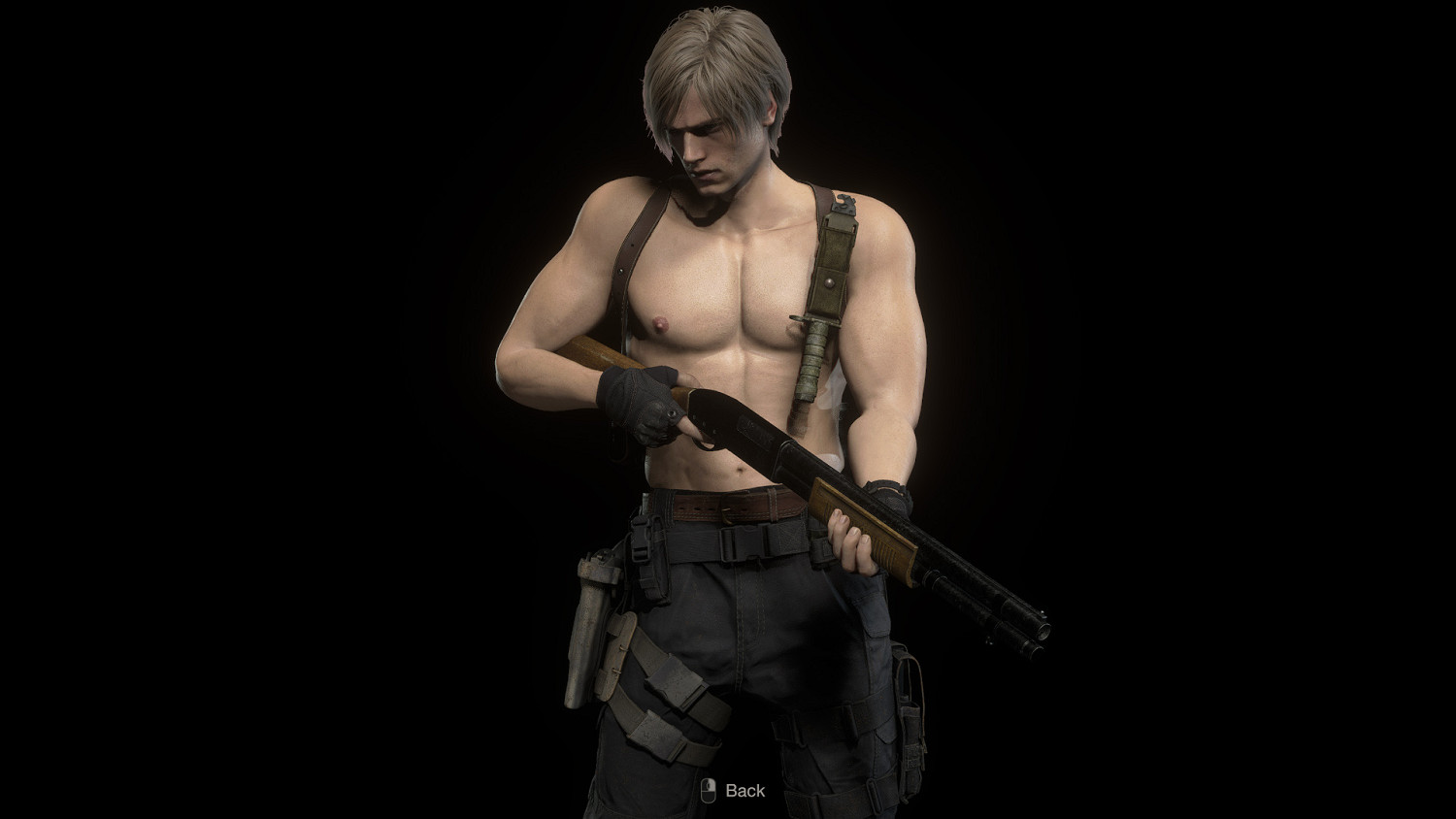The width and height of the screenshot is (1456, 819).
Task: Click the bottom navigation bar area
Action: 728,791
